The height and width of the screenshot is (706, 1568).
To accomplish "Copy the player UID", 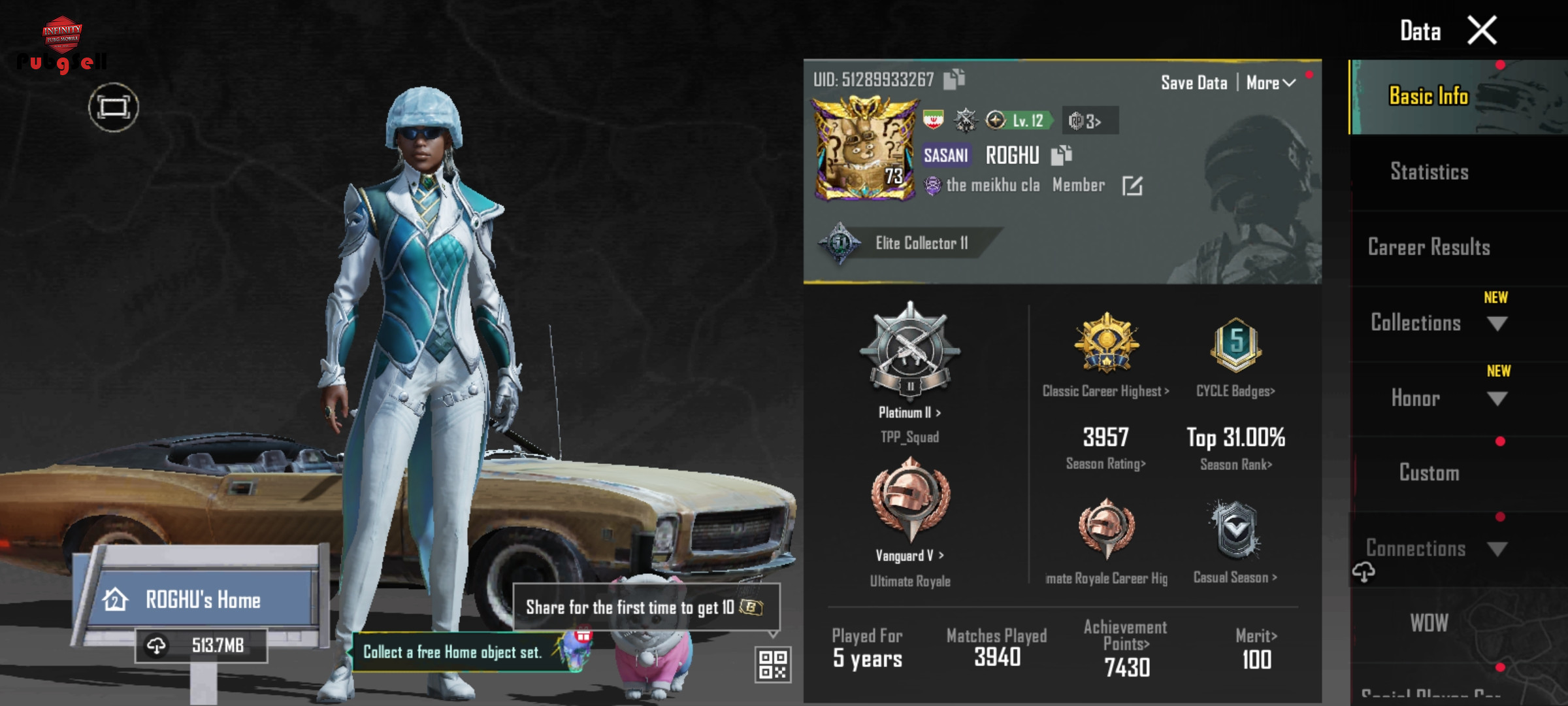I will [x=954, y=79].
